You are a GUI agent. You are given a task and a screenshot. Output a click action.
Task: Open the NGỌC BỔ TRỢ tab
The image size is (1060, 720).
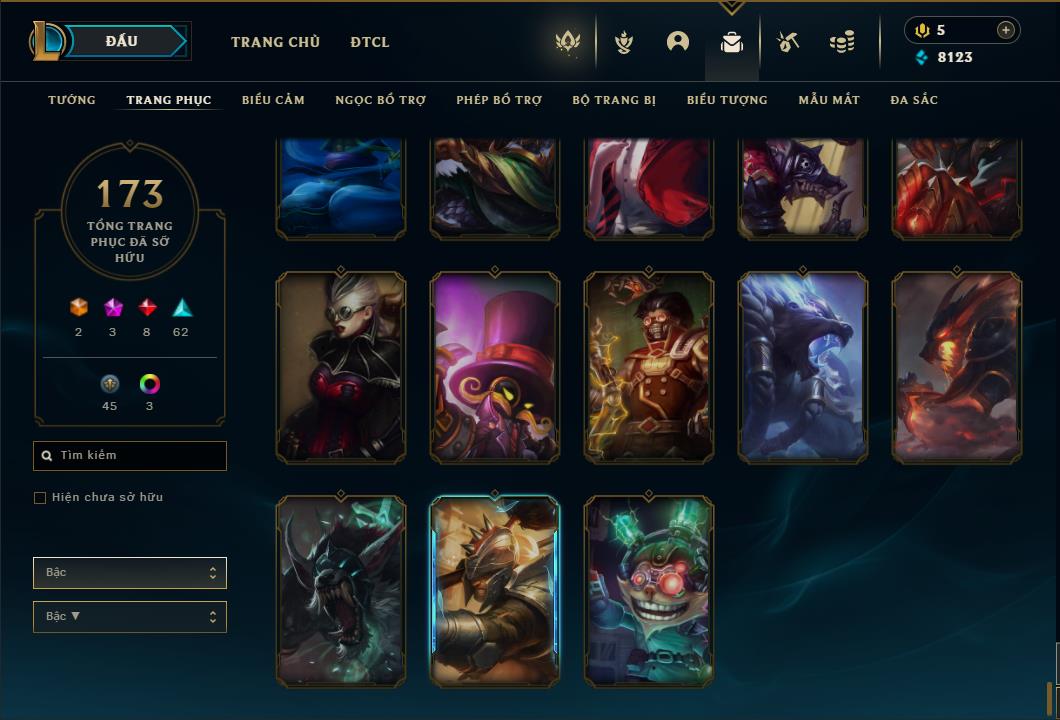point(380,100)
